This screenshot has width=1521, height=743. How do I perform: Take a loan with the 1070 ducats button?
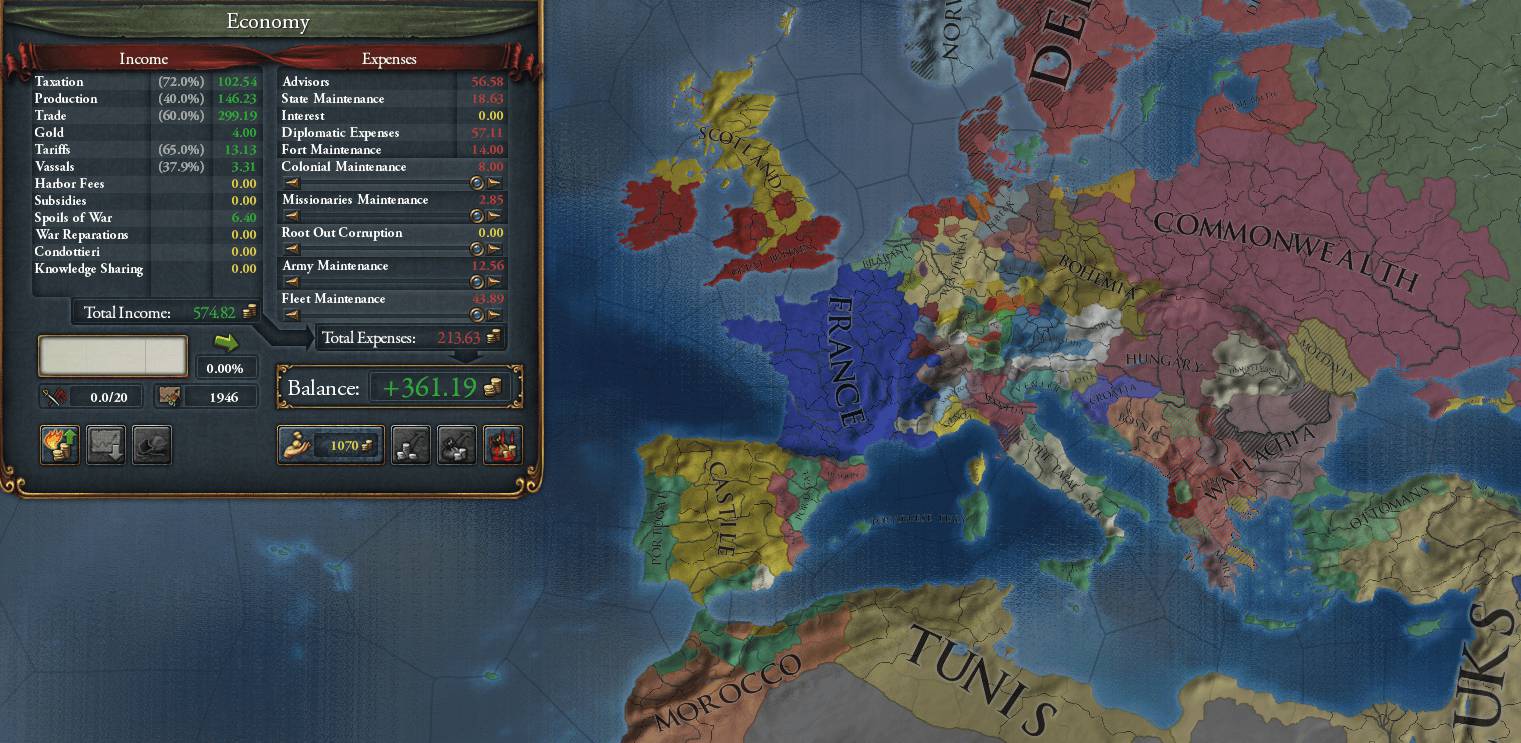(330, 445)
